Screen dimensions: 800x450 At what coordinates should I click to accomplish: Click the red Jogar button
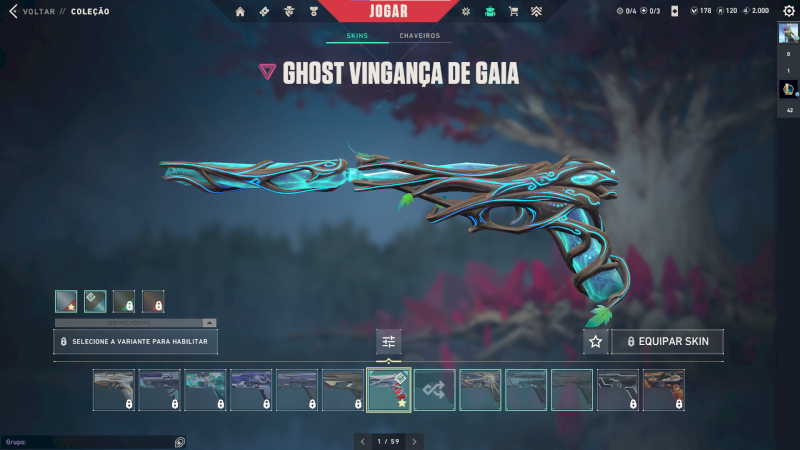389,11
